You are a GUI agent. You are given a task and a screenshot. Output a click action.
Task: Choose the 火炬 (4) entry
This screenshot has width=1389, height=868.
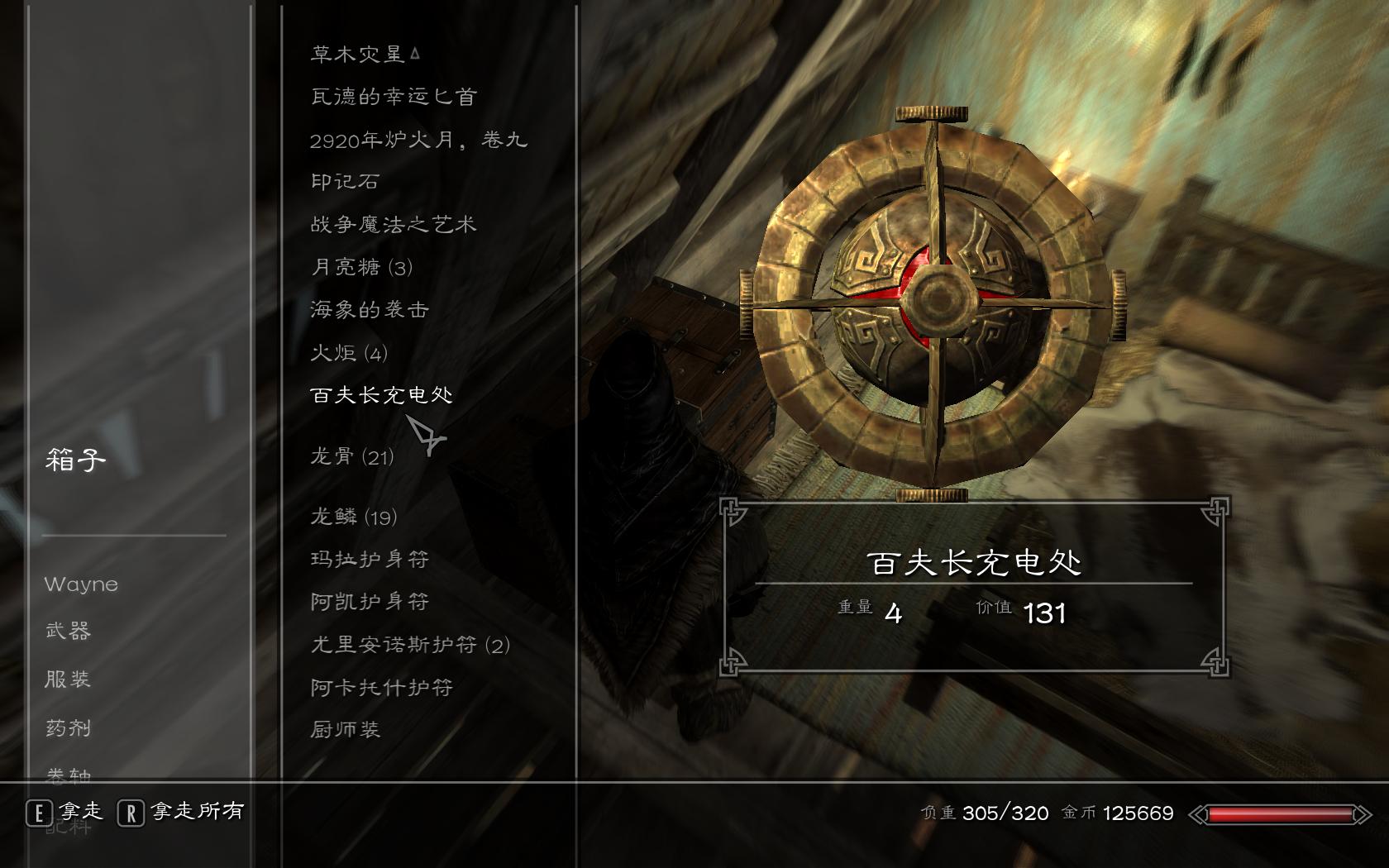coord(349,353)
